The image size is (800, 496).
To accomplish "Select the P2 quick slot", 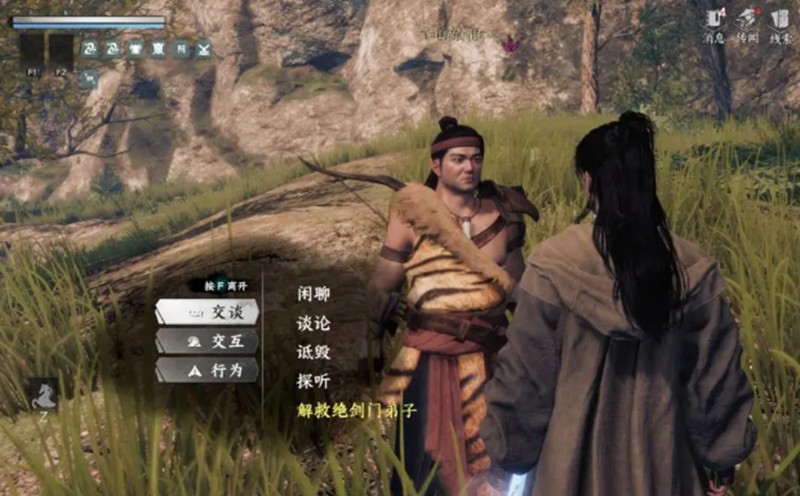I will coord(60,51).
